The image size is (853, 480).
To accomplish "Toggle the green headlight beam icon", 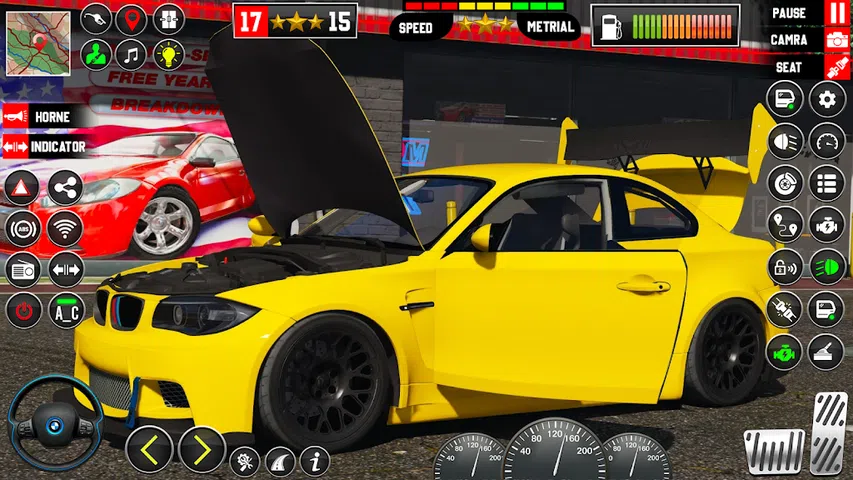I will (x=827, y=268).
